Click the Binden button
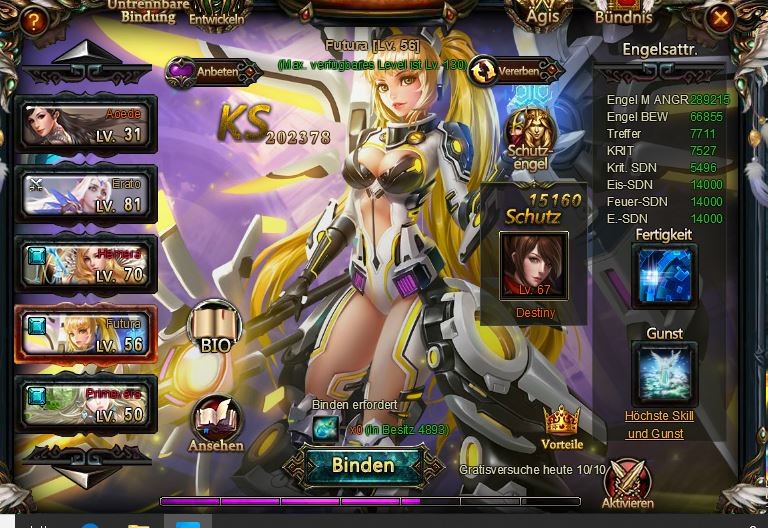Viewport: 768px width, 528px height. point(363,465)
